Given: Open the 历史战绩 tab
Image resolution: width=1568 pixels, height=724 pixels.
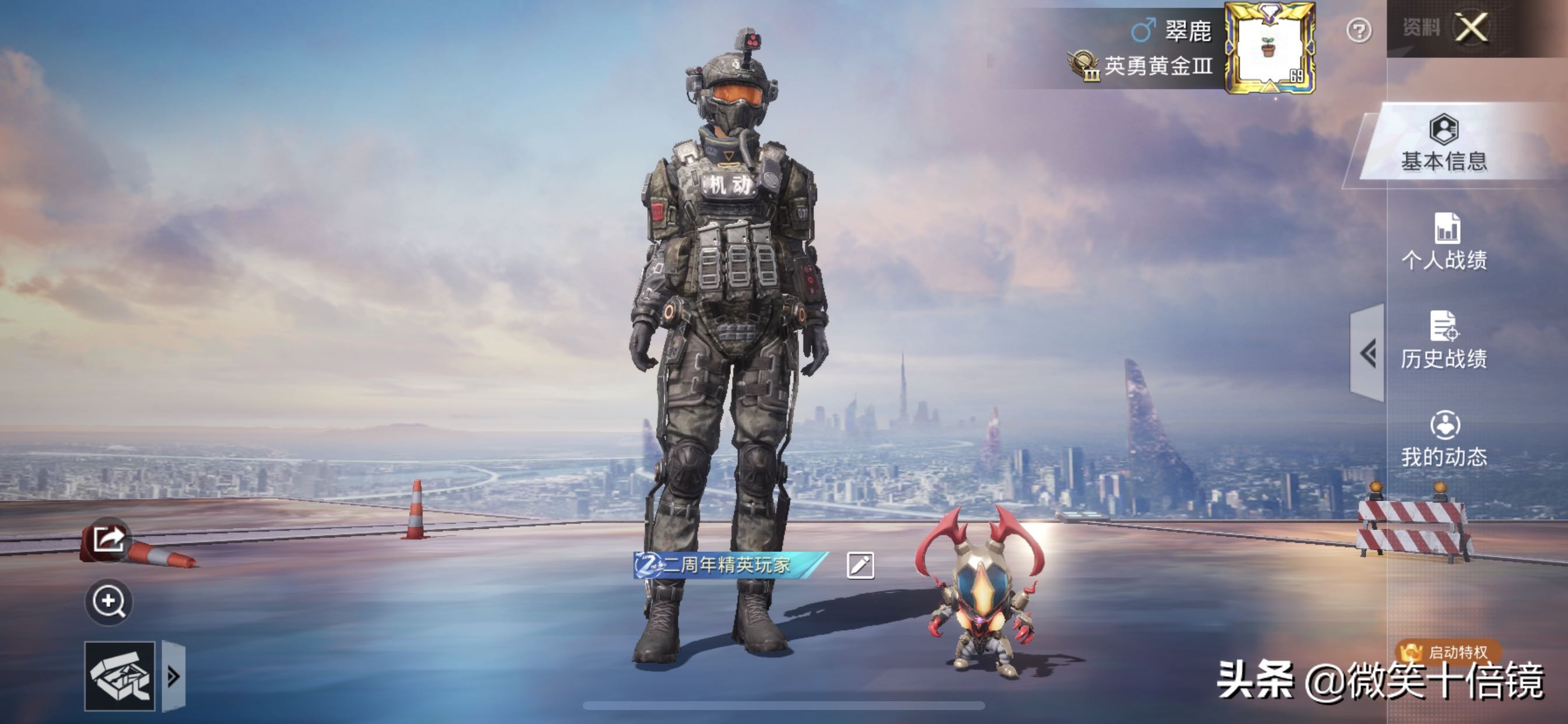Looking at the screenshot, I should tap(1444, 340).
